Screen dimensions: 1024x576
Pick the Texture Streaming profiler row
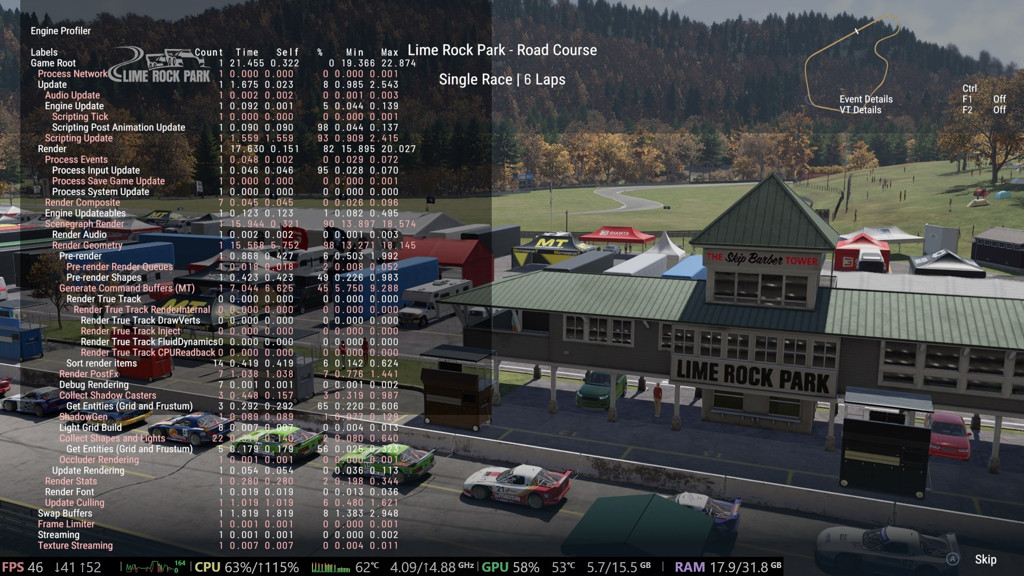[x=75, y=546]
